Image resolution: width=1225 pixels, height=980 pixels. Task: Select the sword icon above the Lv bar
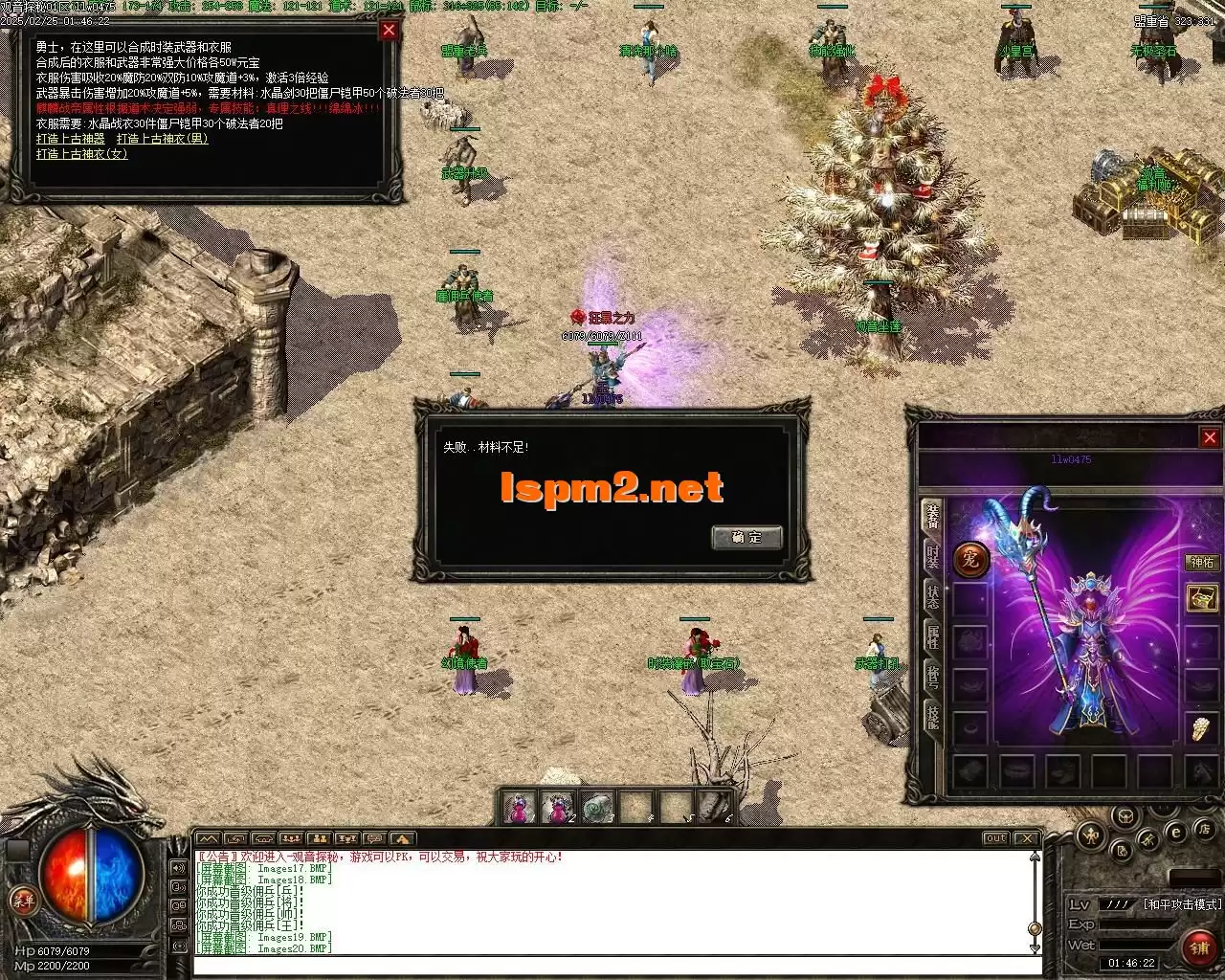click(x=1148, y=840)
